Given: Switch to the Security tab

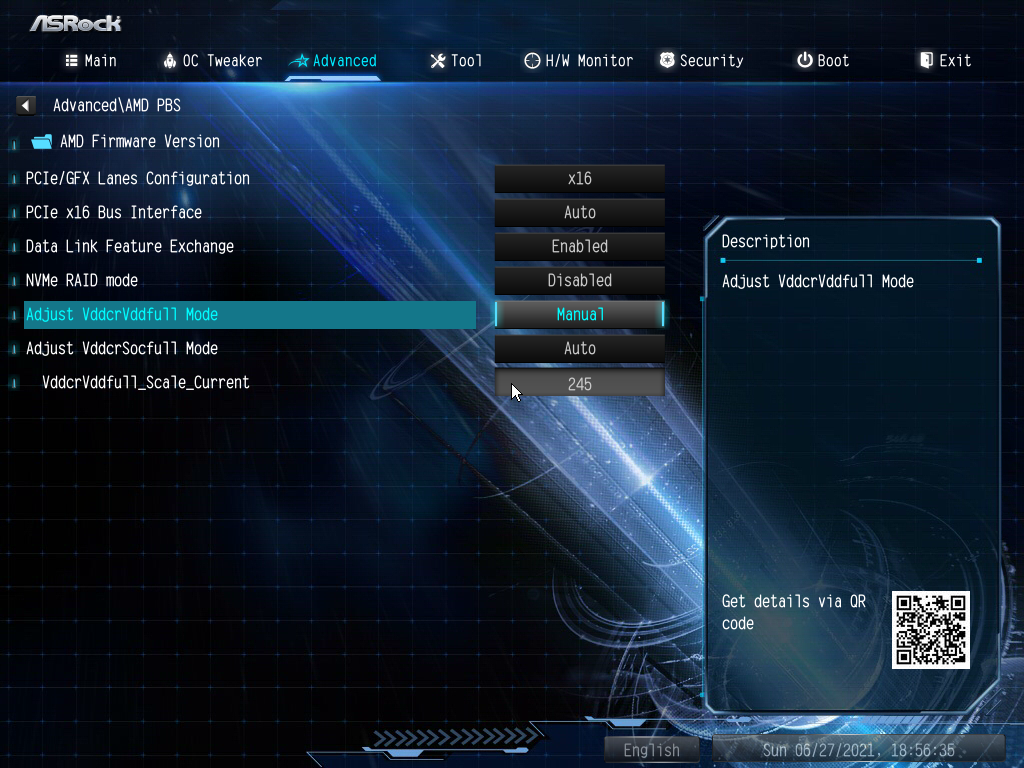Looking at the screenshot, I should [701, 61].
